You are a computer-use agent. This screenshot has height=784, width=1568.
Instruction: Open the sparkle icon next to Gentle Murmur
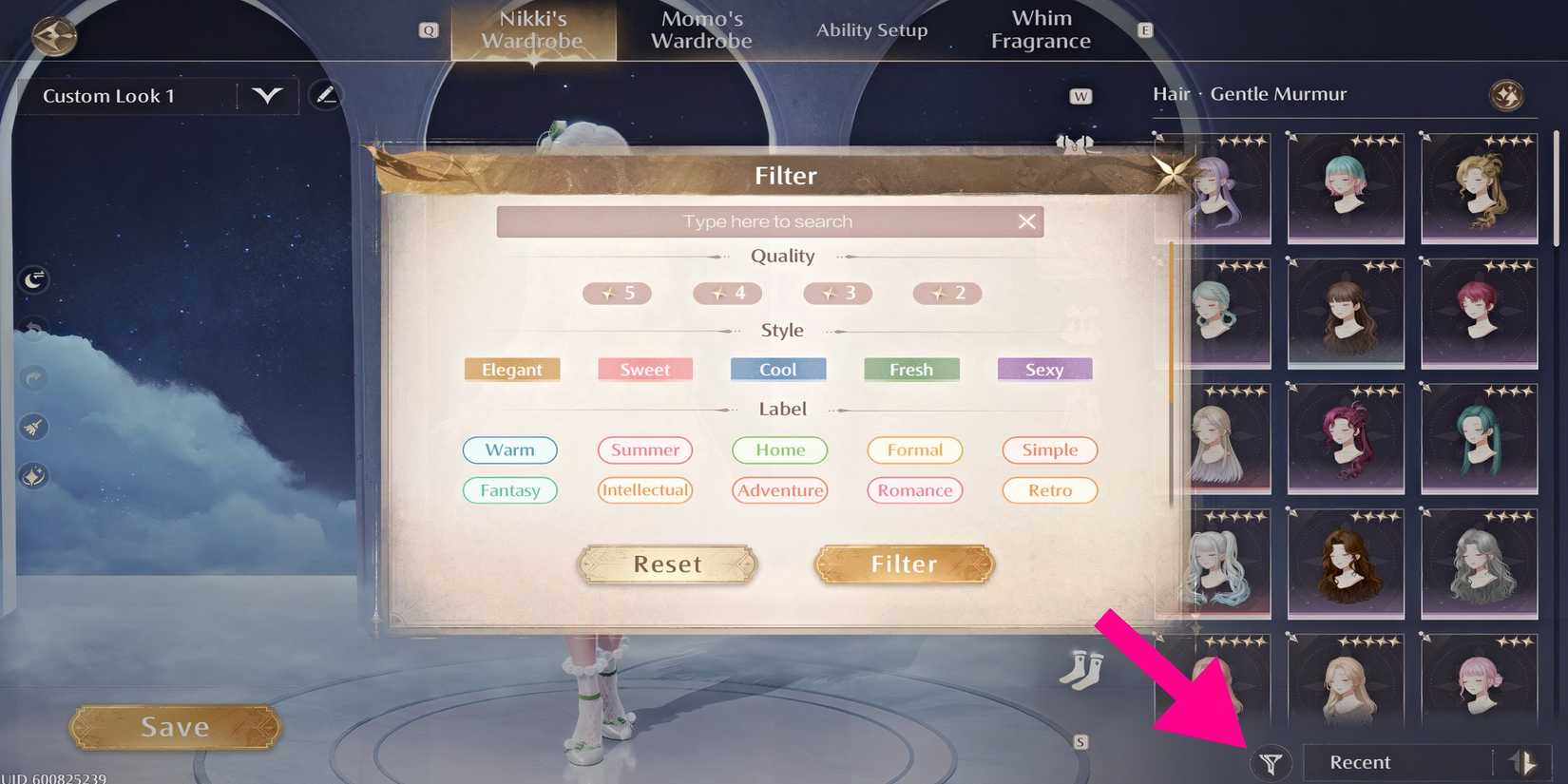(1509, 93)
